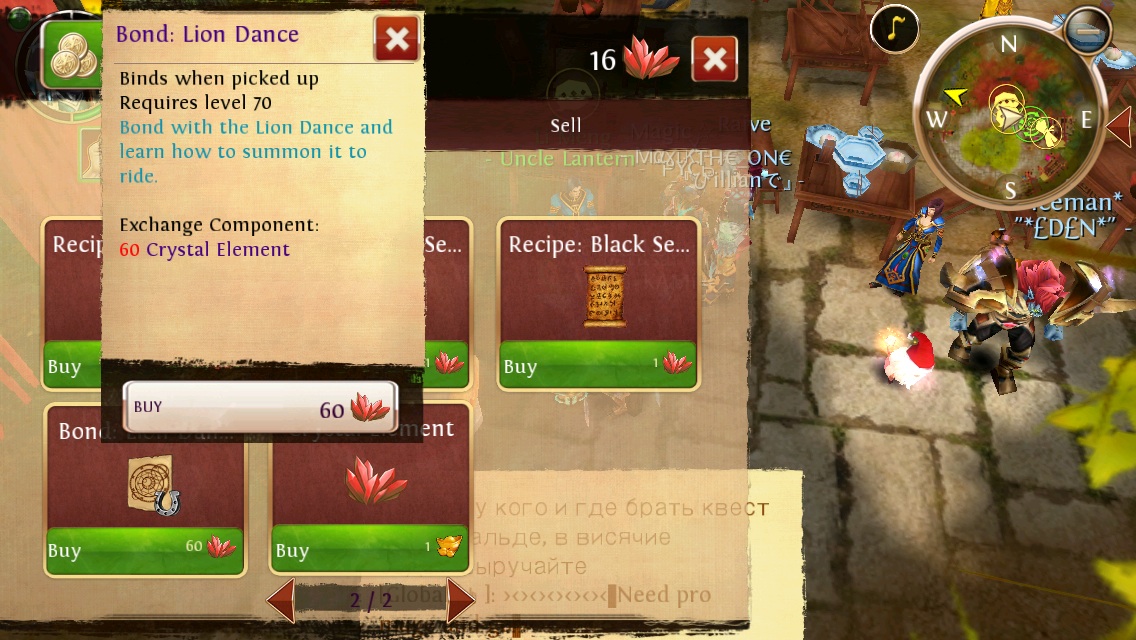1136x640 pixels.
Task: Open the gold coins currency button
Action: coord(72,55)
